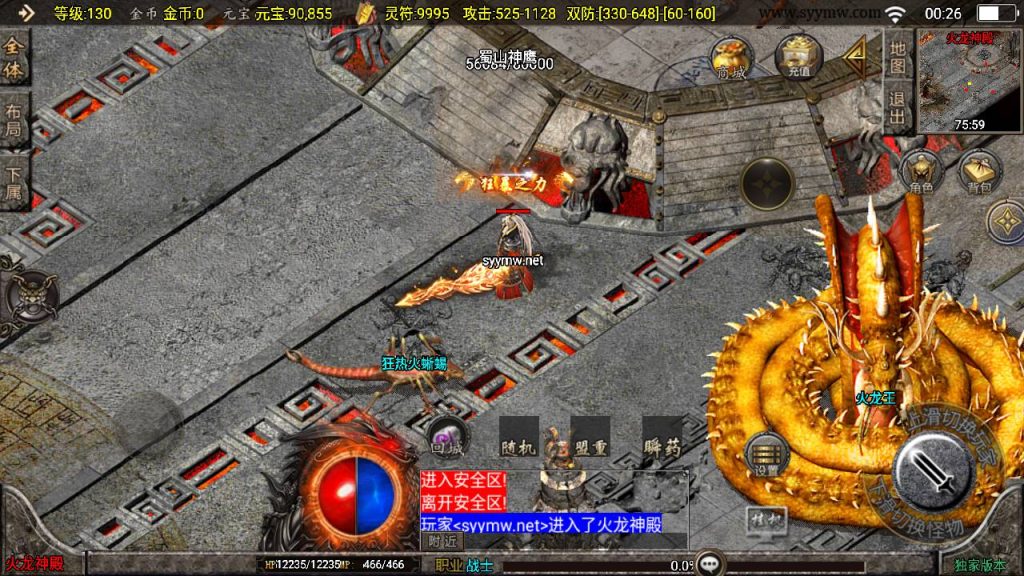Viewport: 1024px width, 576px height.
Task: Open the 背包 backpack
Action: pos(980,172)
